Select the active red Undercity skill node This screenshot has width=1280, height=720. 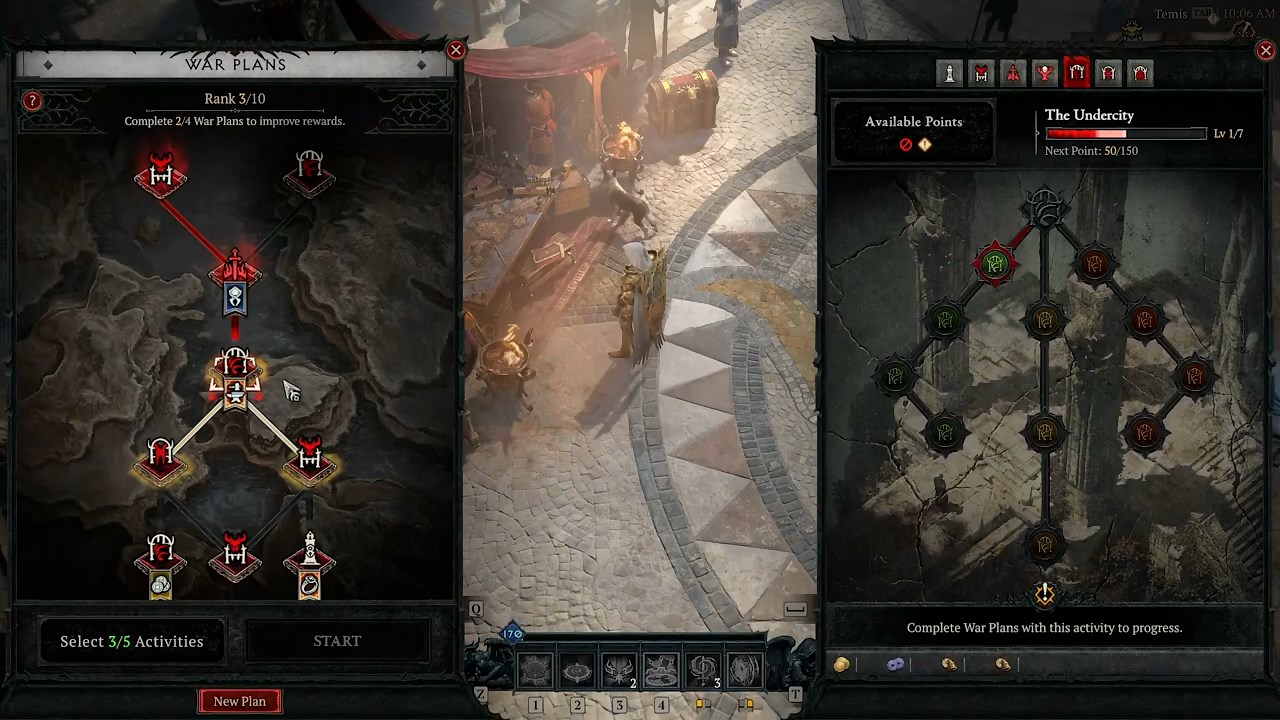[994, 264]
